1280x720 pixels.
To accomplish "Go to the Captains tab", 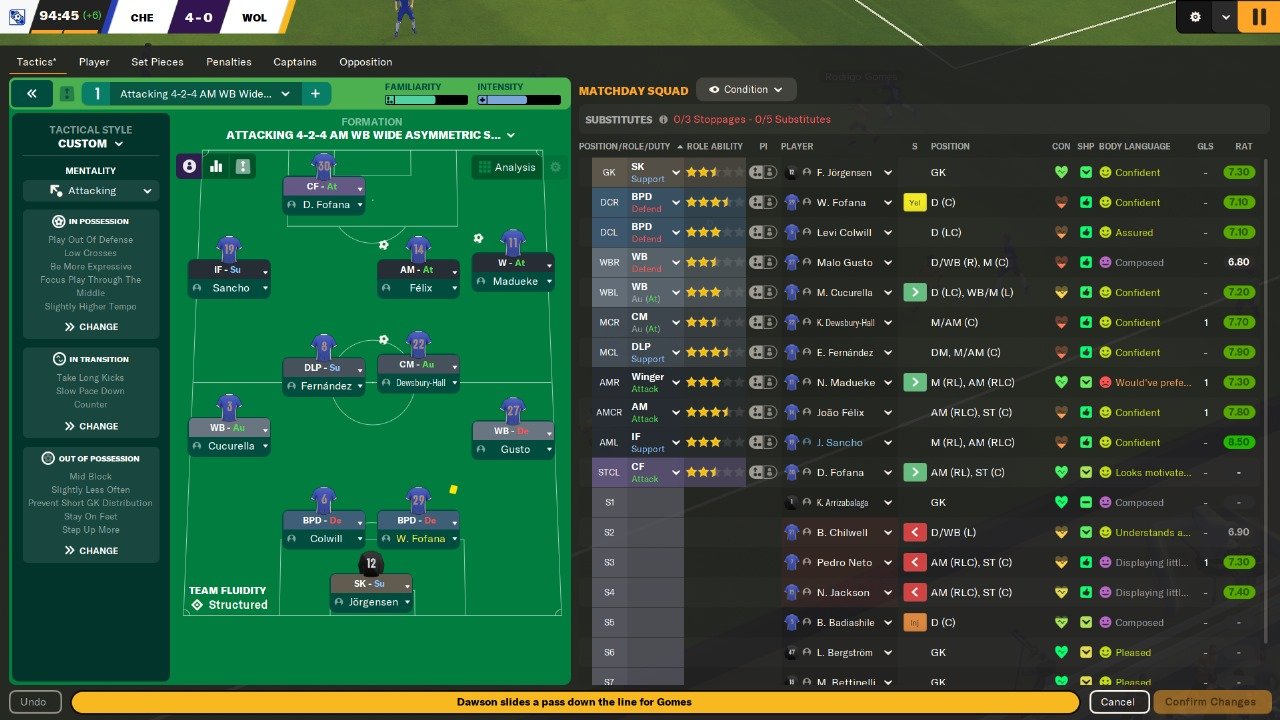I will (295, 62).
